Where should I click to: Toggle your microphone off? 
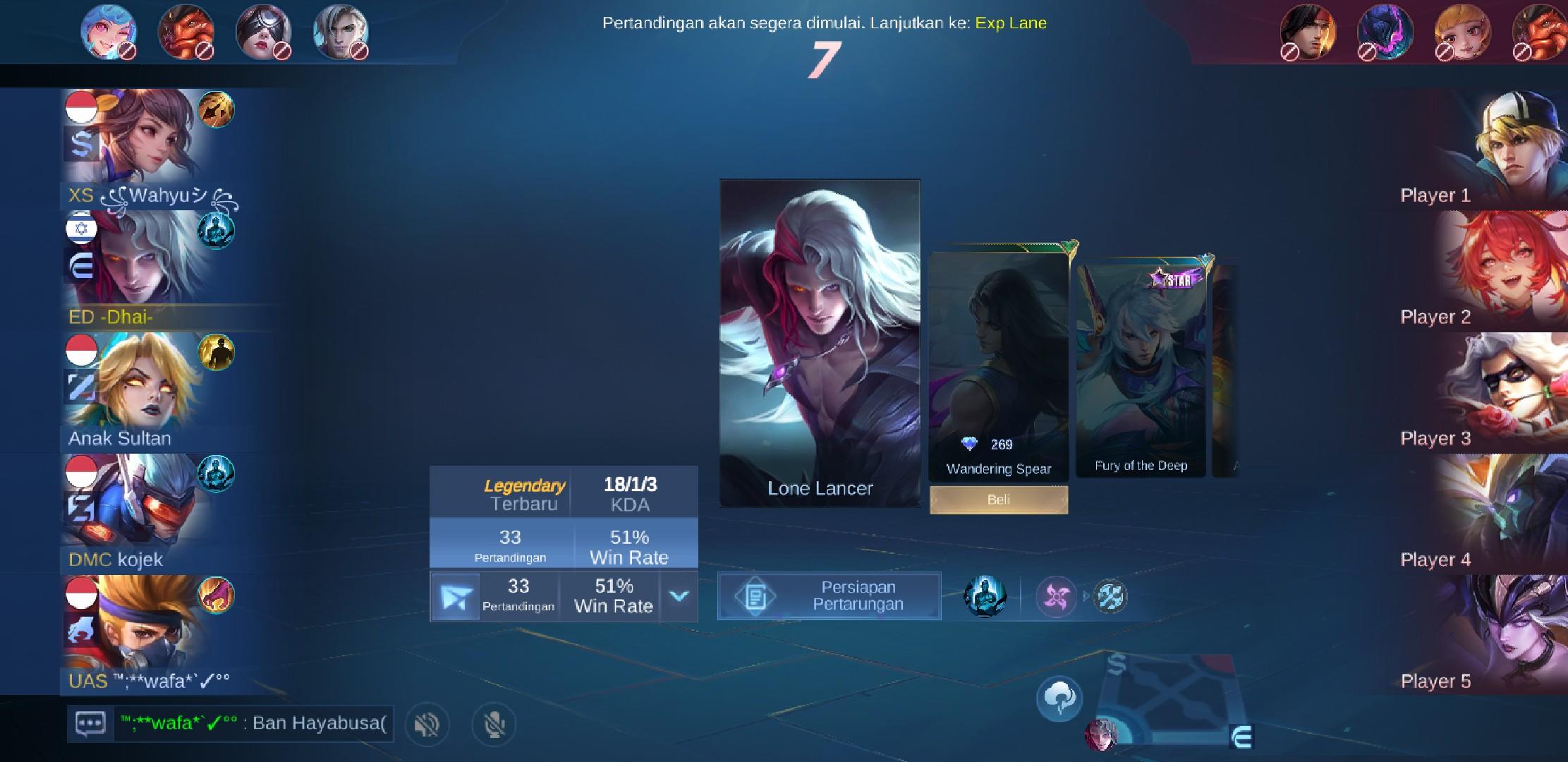(496, 725)
